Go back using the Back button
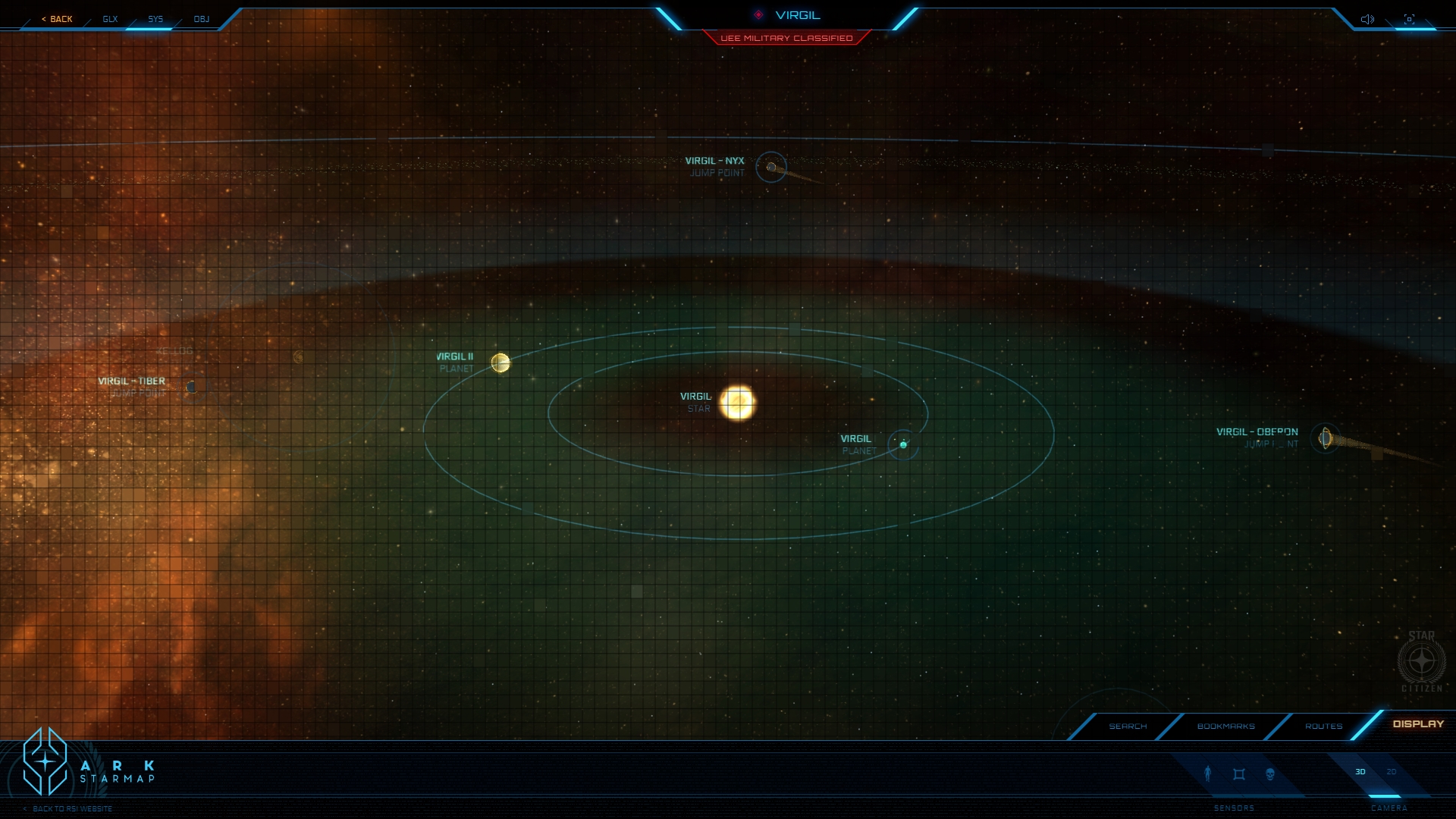Image resolution: width=1456 pixels, height=819 pixels. click(58, 19)
